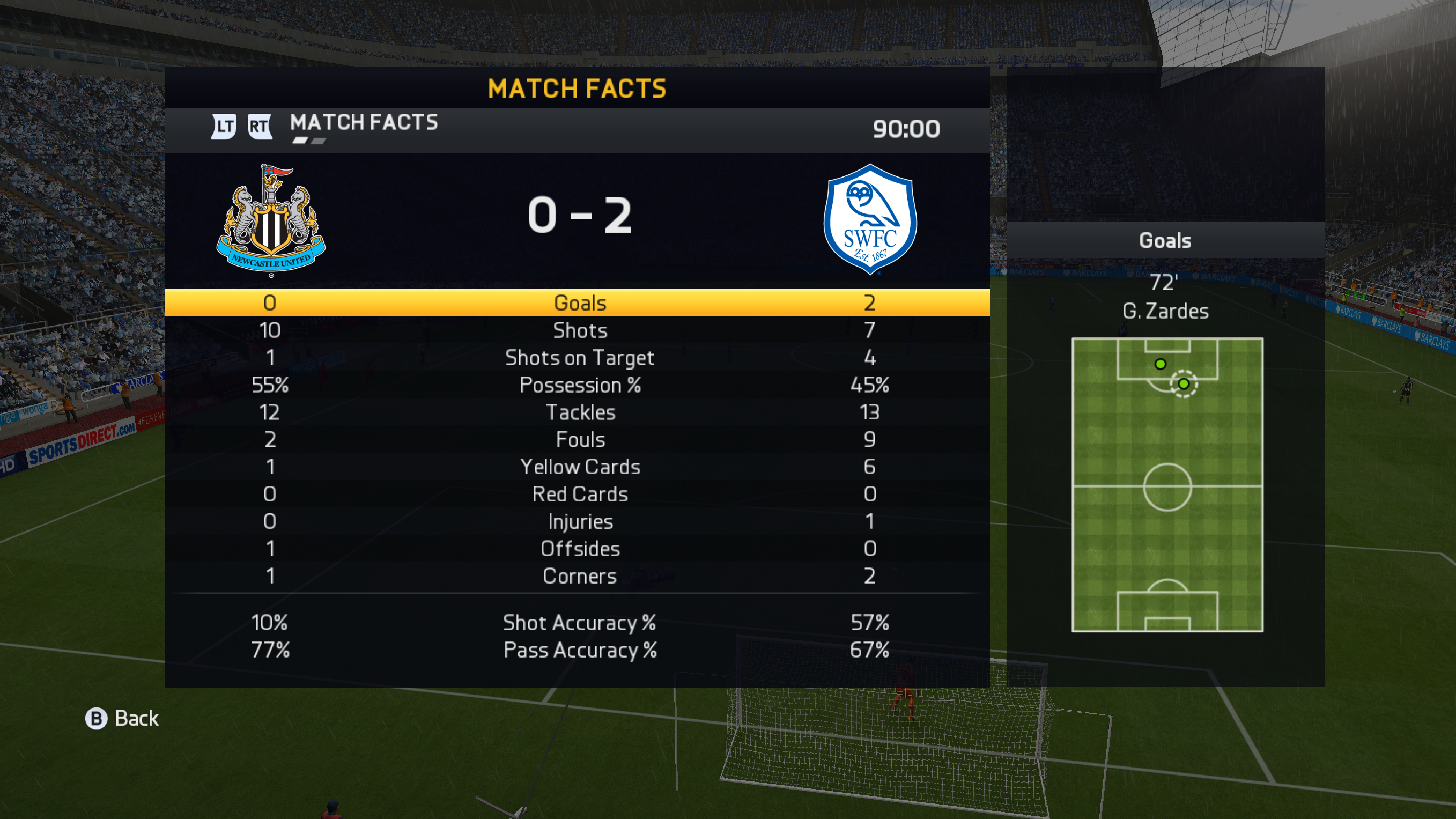The image size is (1456, 819).
Task: Select the plain green goal marker in penalty box
Action: (1161, 364)
